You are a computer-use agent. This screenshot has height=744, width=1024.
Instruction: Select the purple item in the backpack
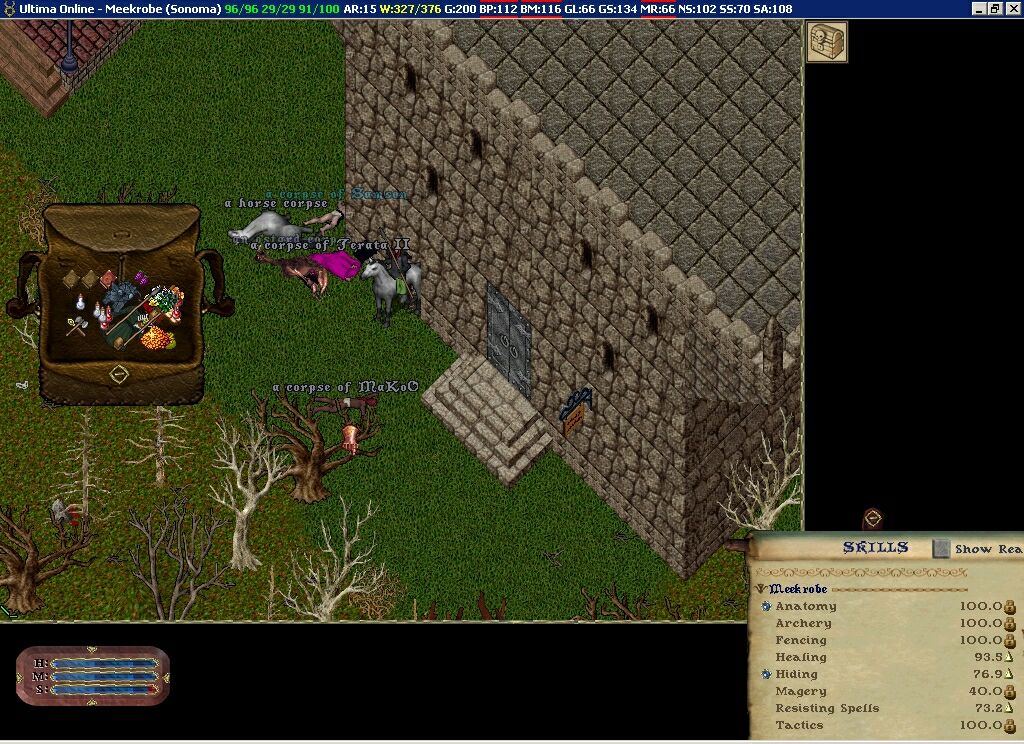tap(141, 278)
